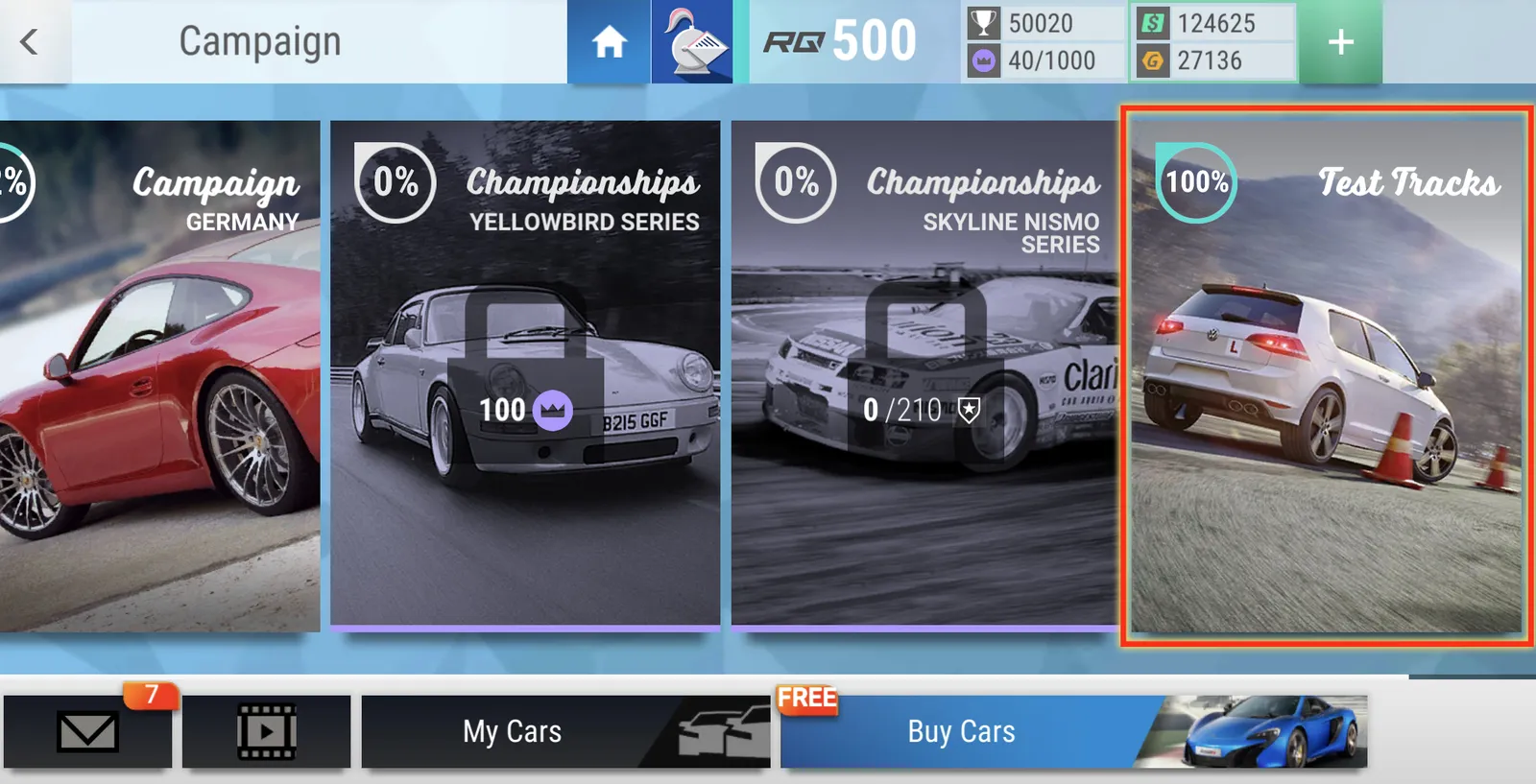Add currency with the plus button
The image size is (1536, 784).
click(1340, 42)
